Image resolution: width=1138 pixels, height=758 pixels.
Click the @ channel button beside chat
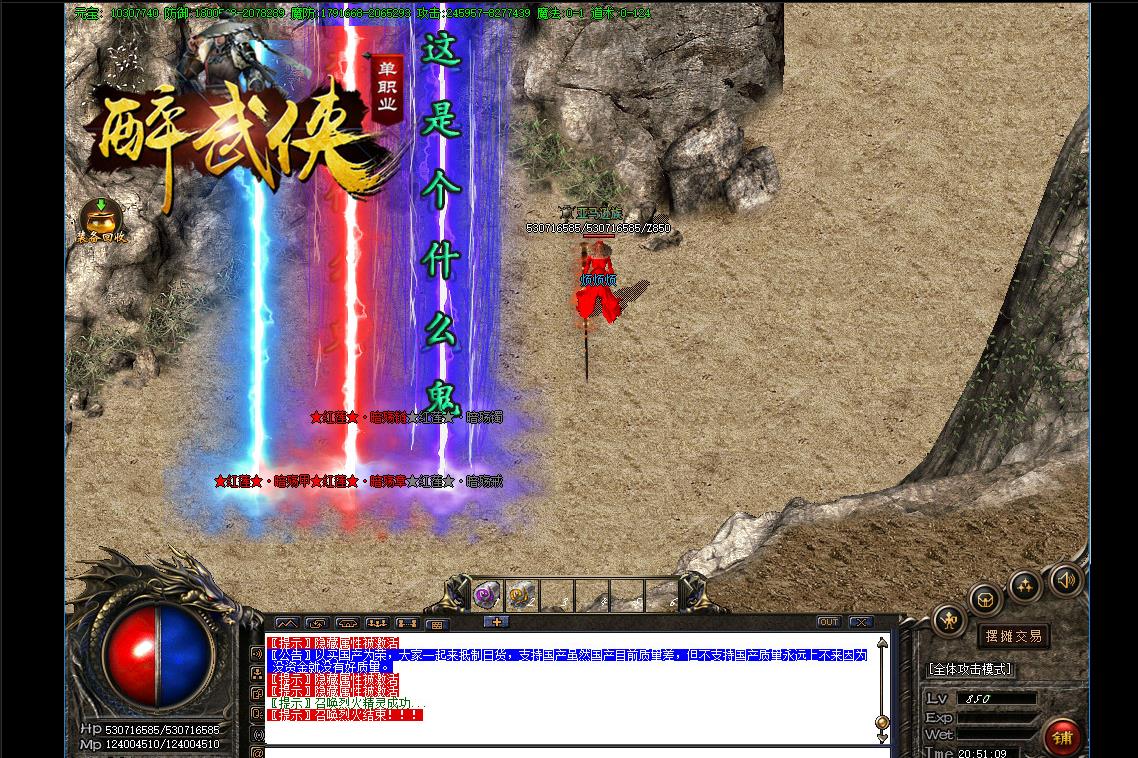coord(257,752)
